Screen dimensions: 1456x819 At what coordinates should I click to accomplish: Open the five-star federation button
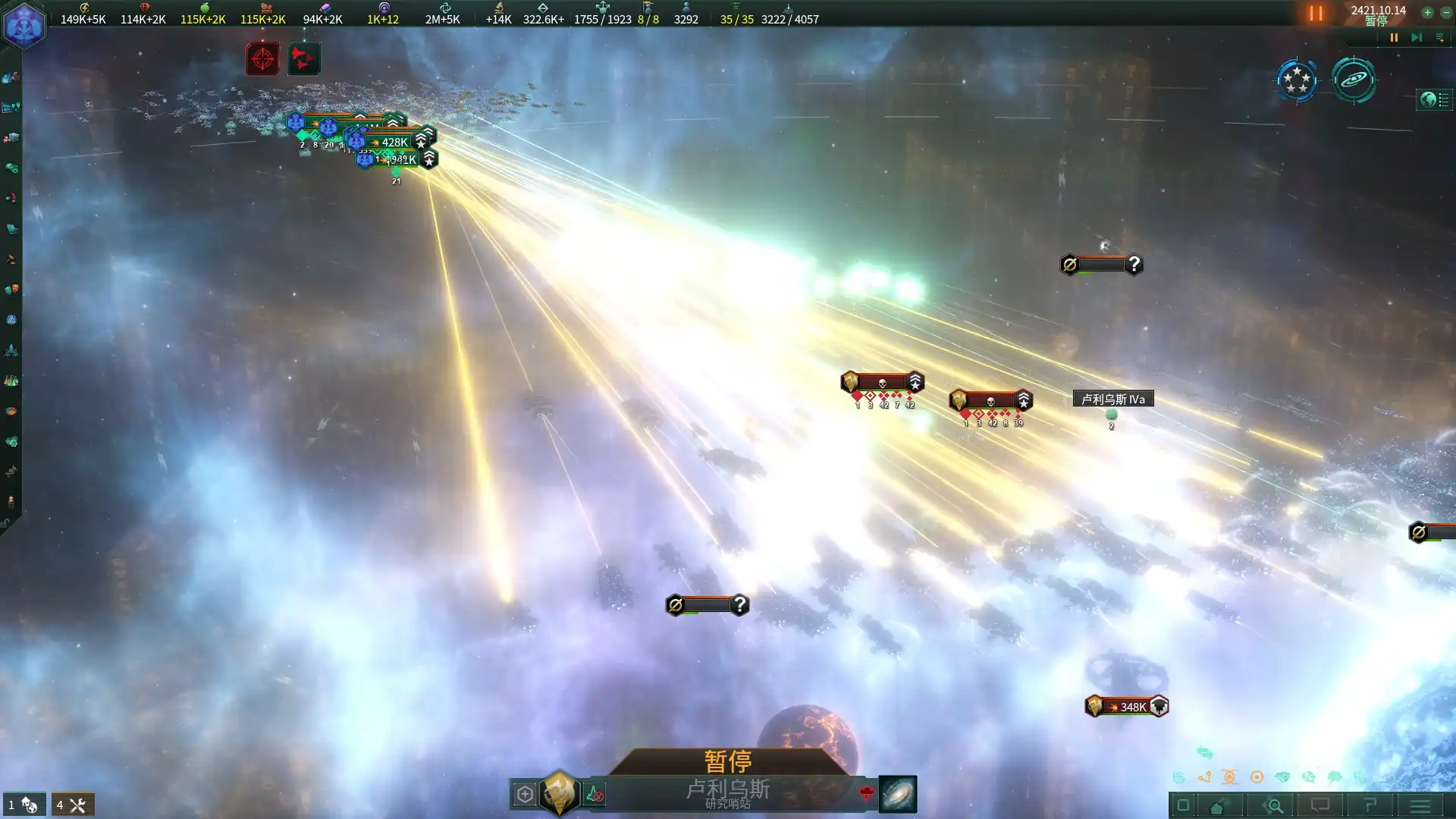[1297, 80]
